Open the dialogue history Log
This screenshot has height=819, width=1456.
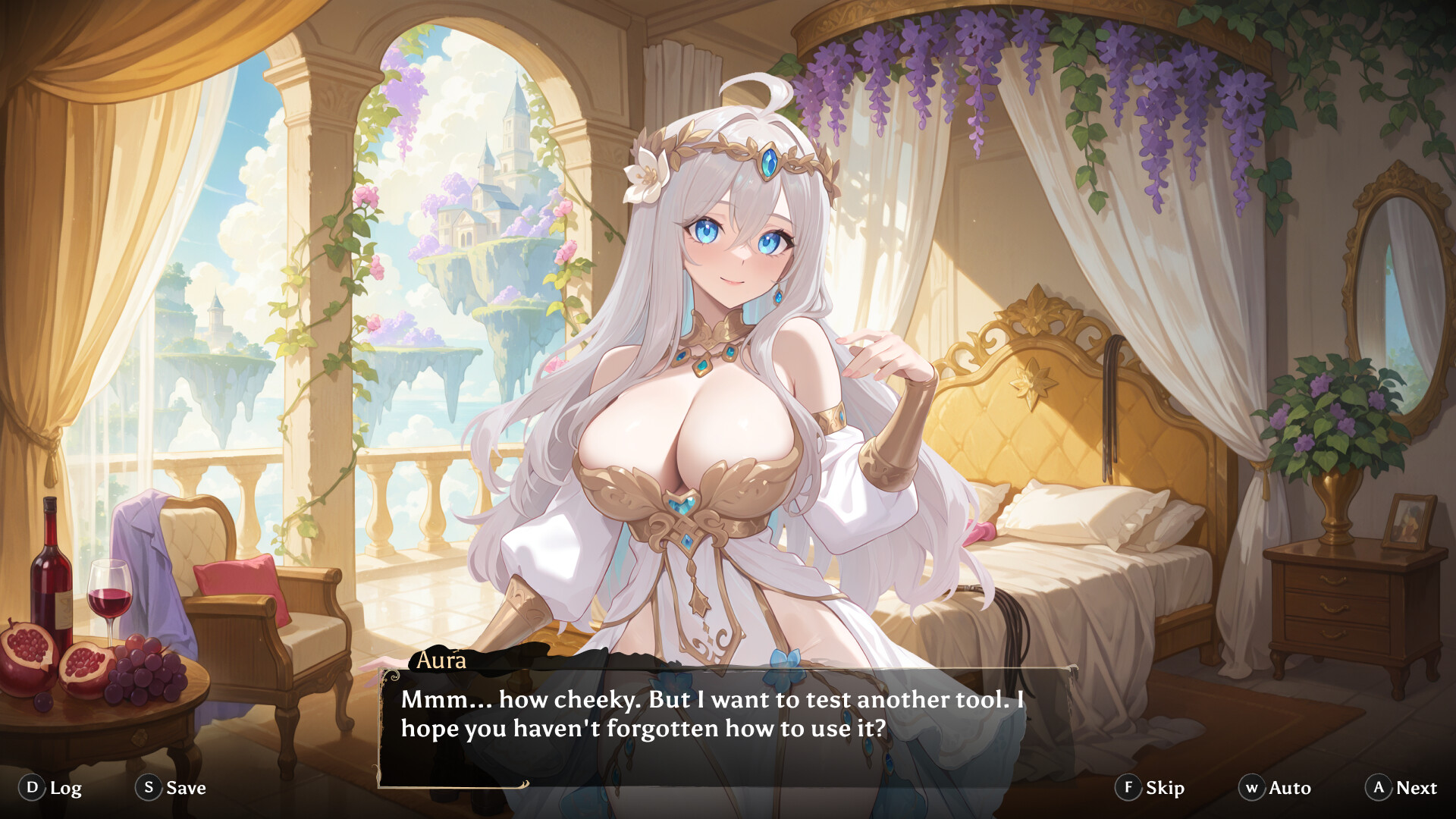click(x=65, y=788)
